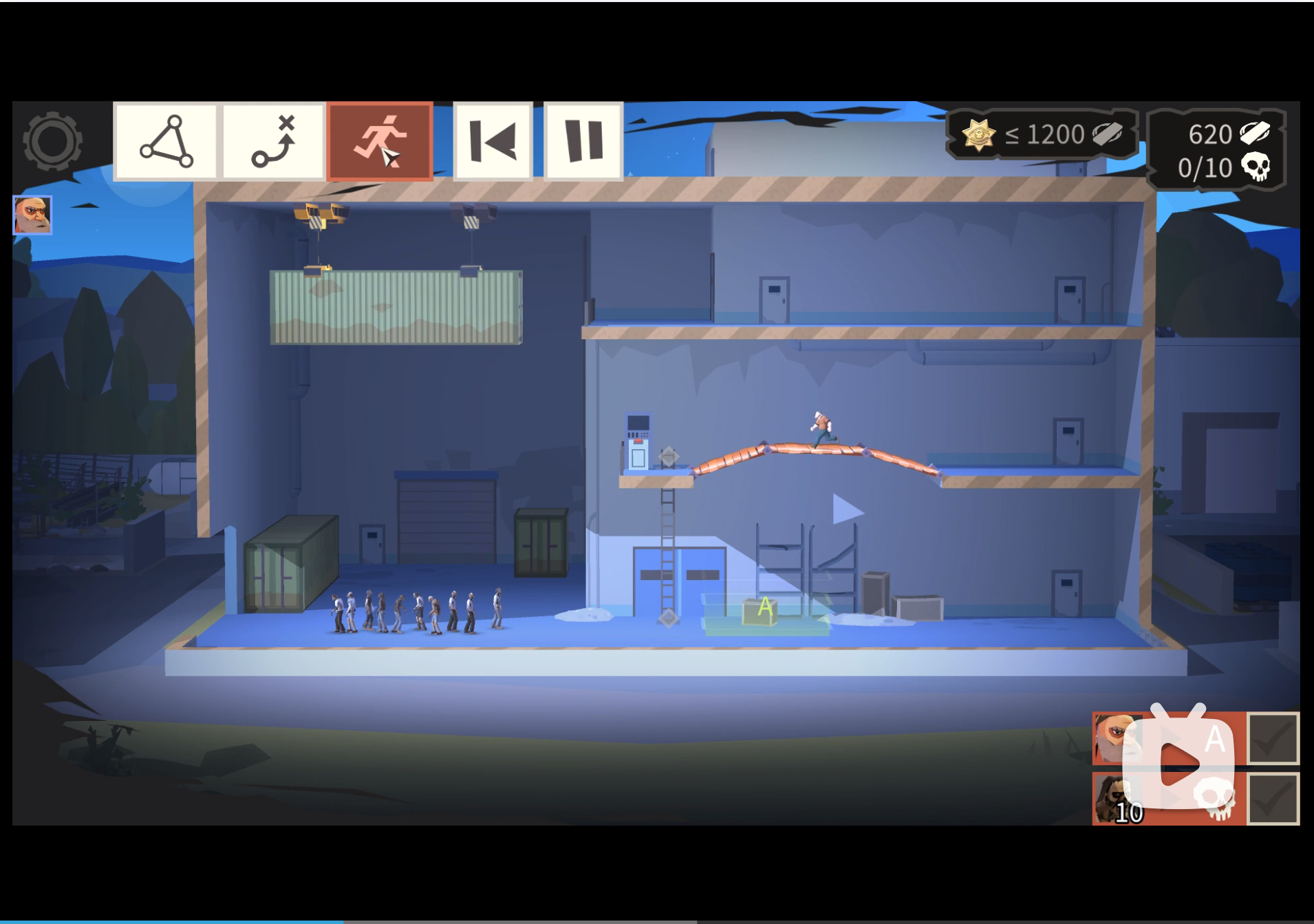Open the gear settings menu
The width and height of the screenshot is (1314, 924).
click(x=52, y=141)
